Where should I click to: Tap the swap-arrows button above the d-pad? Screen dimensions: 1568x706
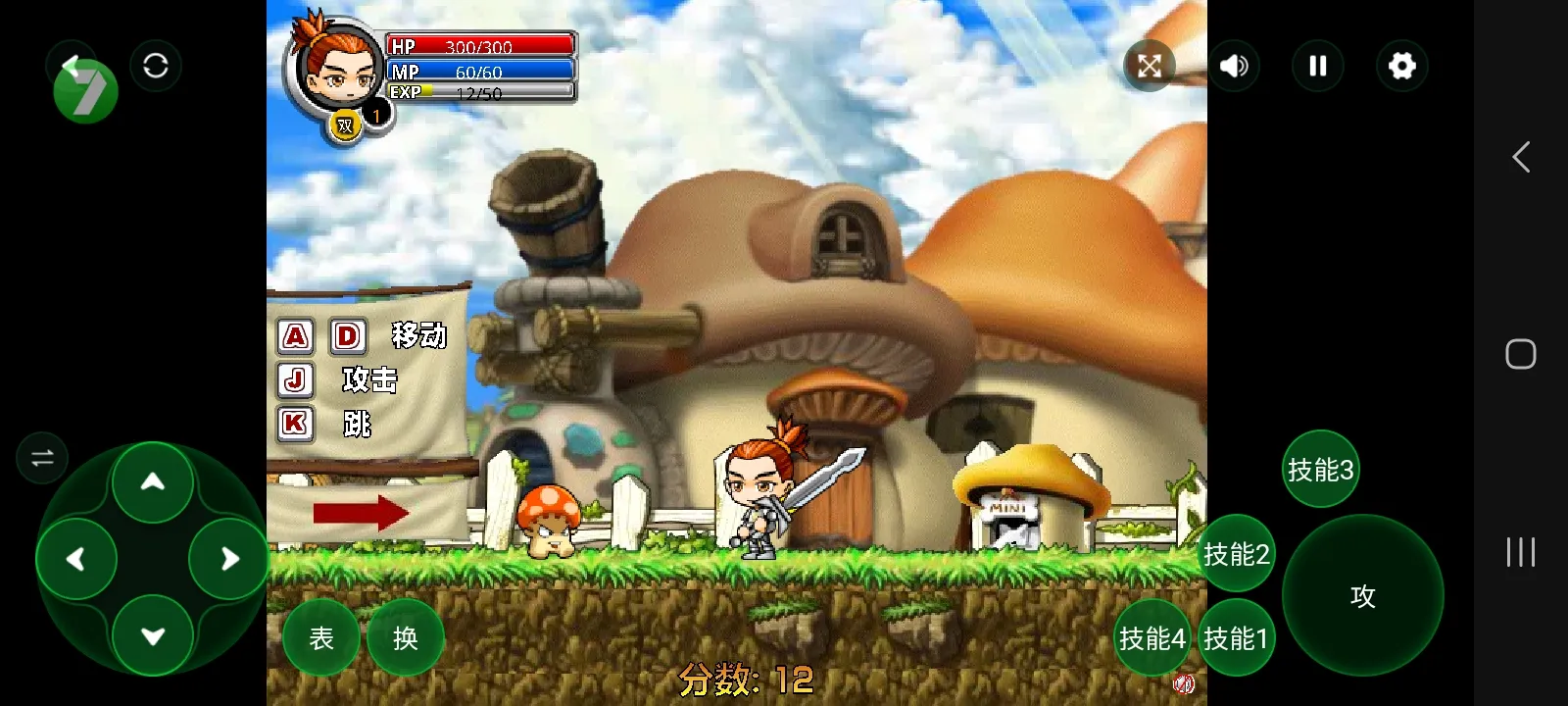click(42, 458)
